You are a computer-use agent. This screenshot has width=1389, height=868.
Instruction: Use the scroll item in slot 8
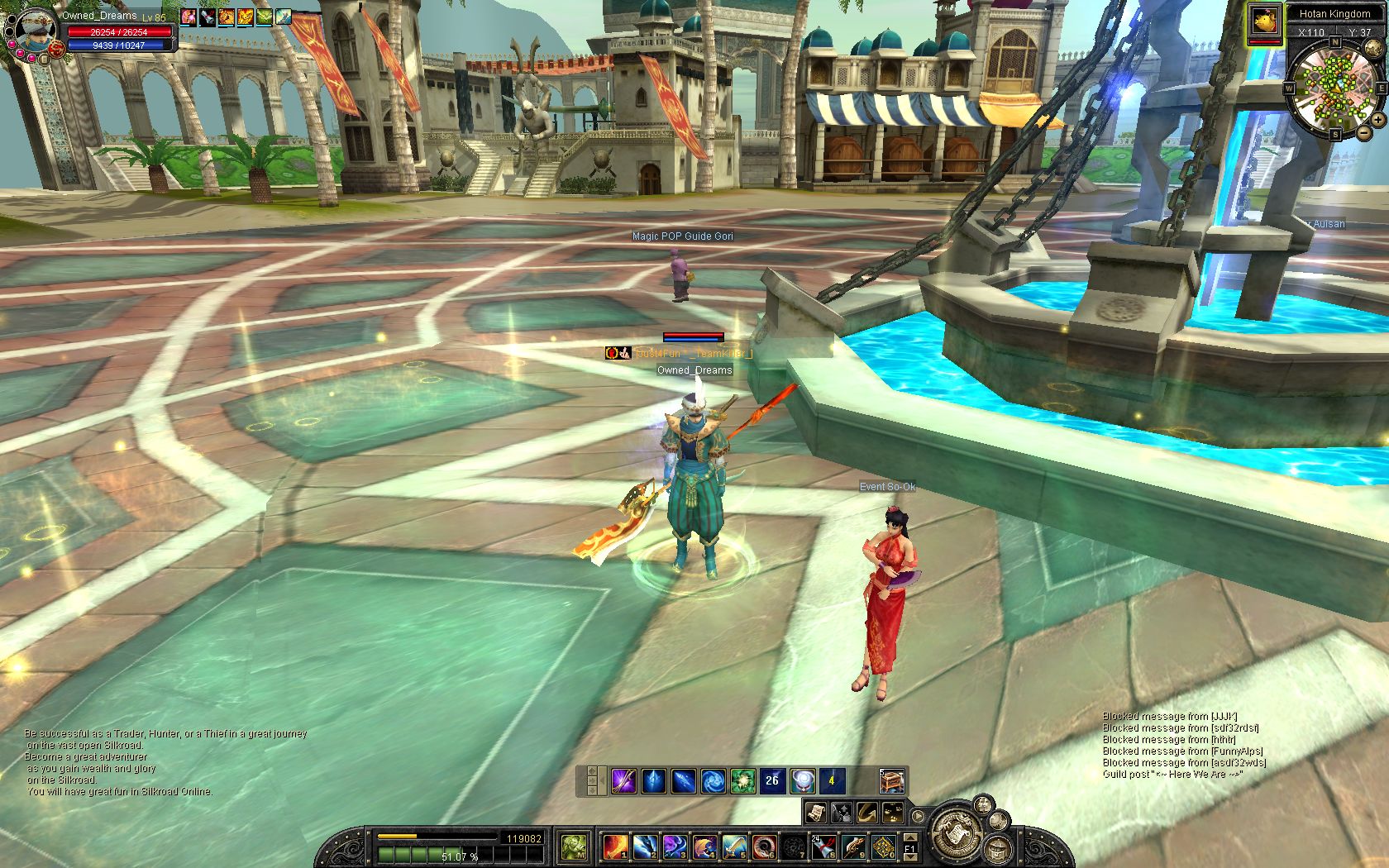coord(823,847)
